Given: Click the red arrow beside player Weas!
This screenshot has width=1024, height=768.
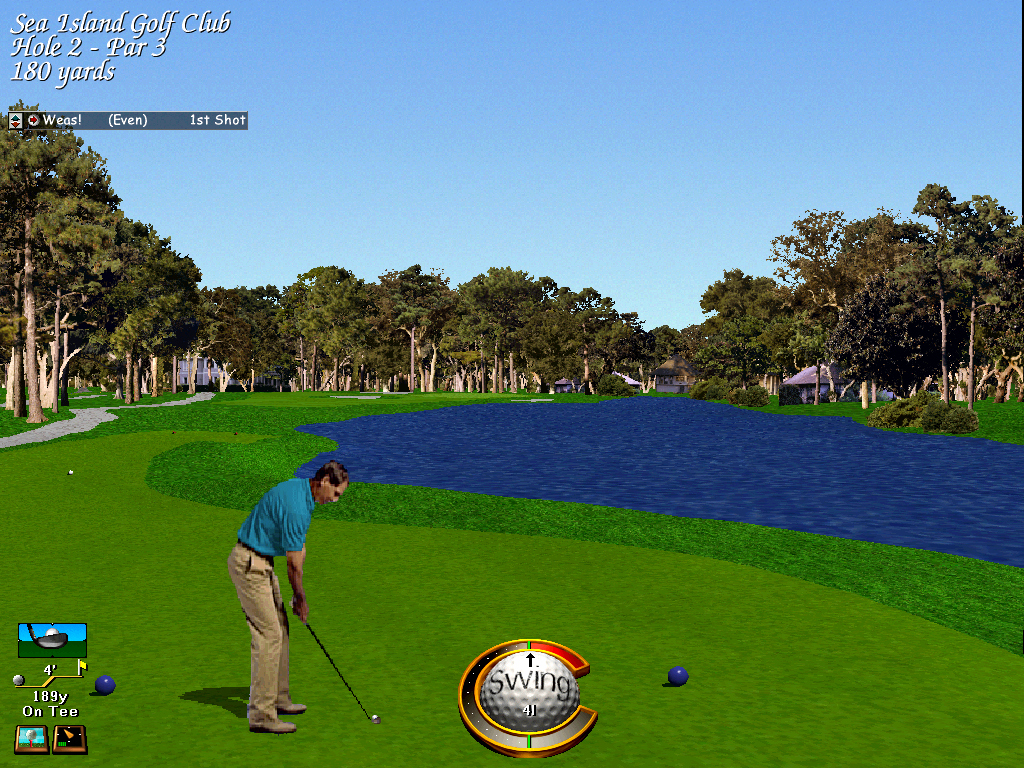Looking at the screenshot, I should tap(33, 121).
